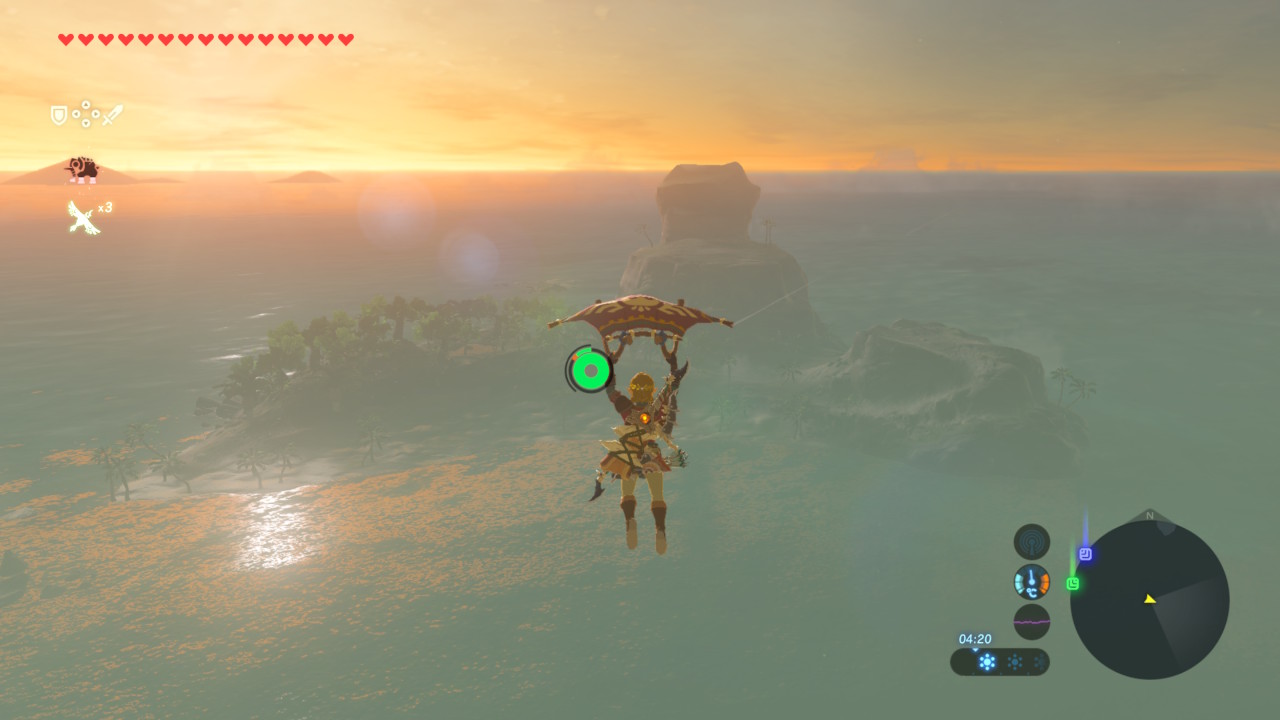
Task: Click the Sheikah Sensor antenna icon
Action: 1032,542
